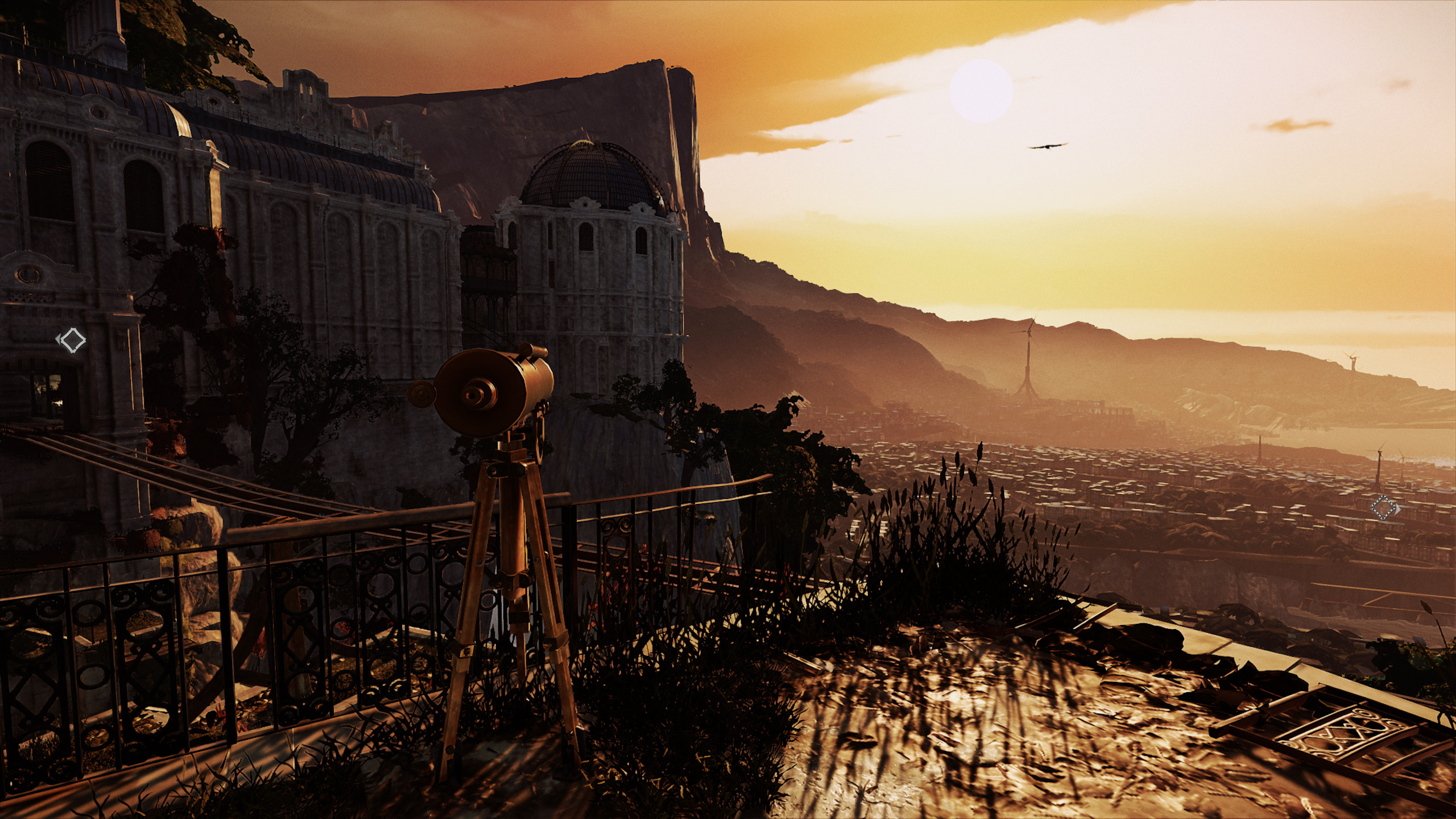Image resolution: width=1456 pixels, height=819 pixels.
Task: Select the solid diamond marker with left arrow
Action: point(72,340)
